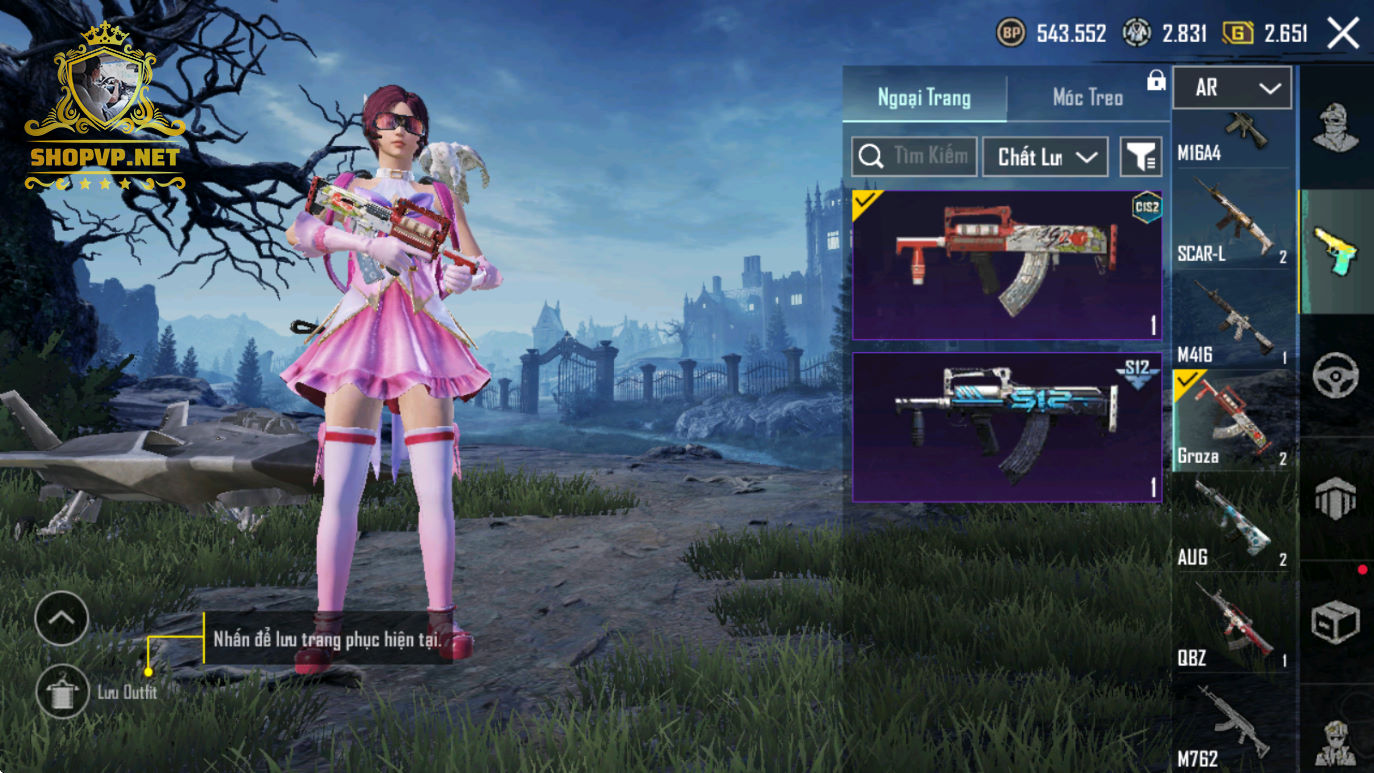Choose the S12 Groza skin

[1006, 427]
